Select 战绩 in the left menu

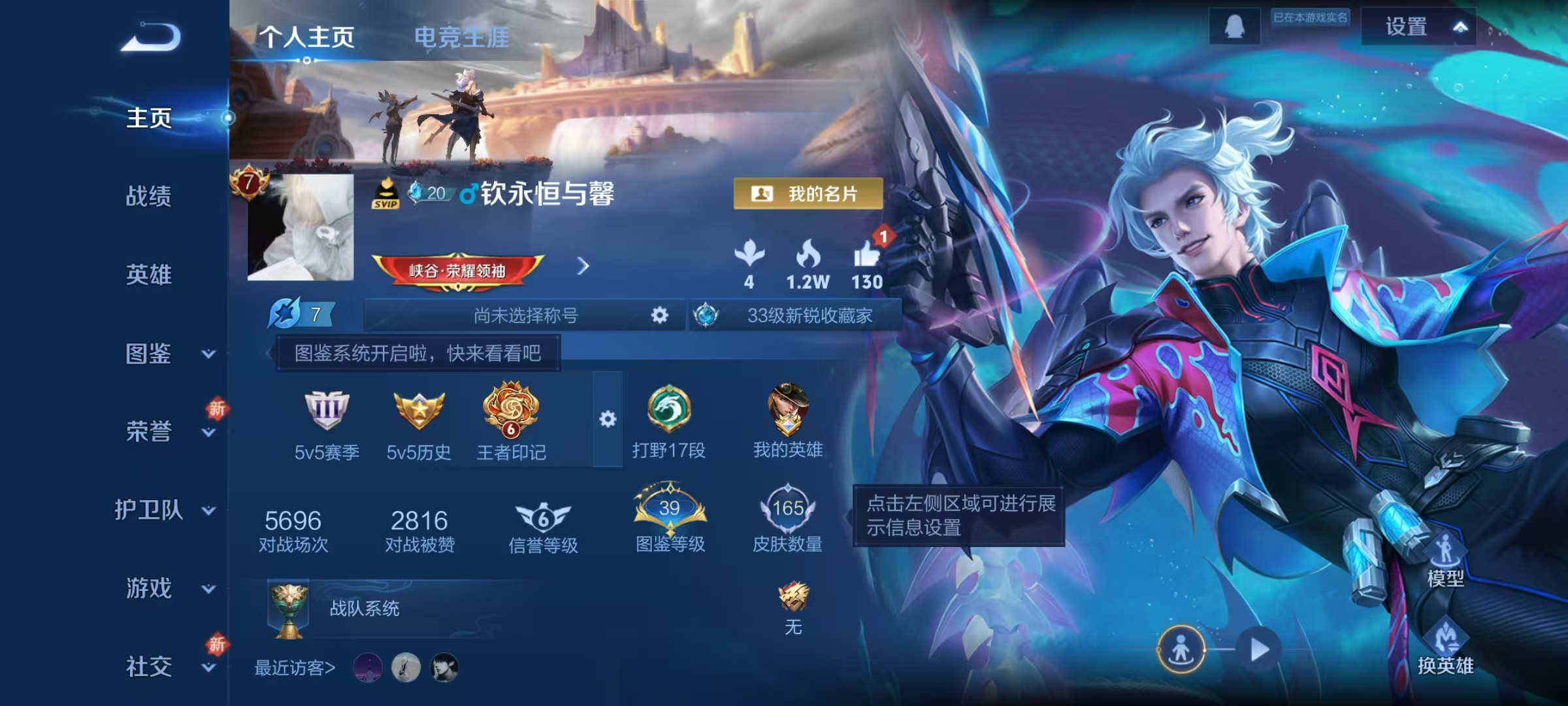[x=147, y=197]
